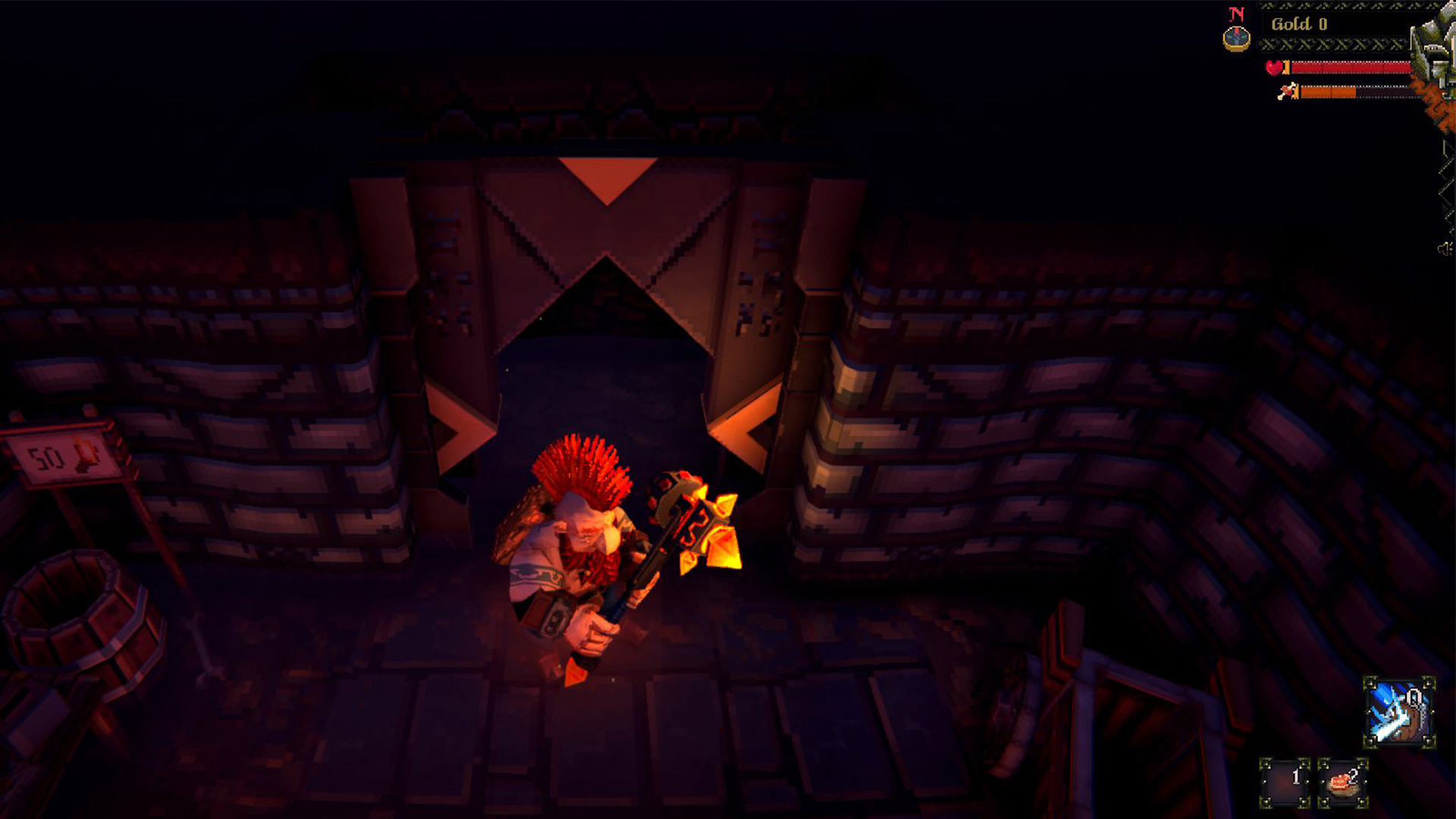Select the blue slash attack ability
The image size is (1456, 819).
(1398, 712)
